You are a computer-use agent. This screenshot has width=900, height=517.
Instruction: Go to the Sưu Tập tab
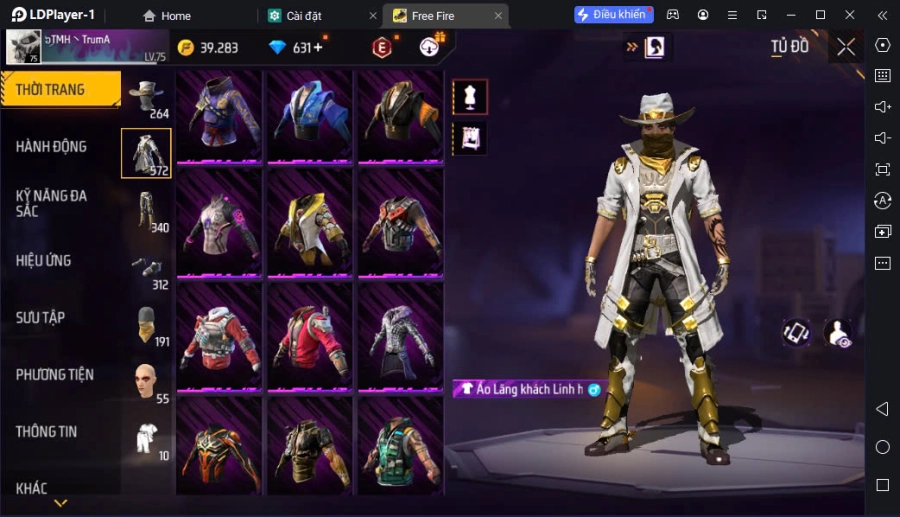(41, 318)
